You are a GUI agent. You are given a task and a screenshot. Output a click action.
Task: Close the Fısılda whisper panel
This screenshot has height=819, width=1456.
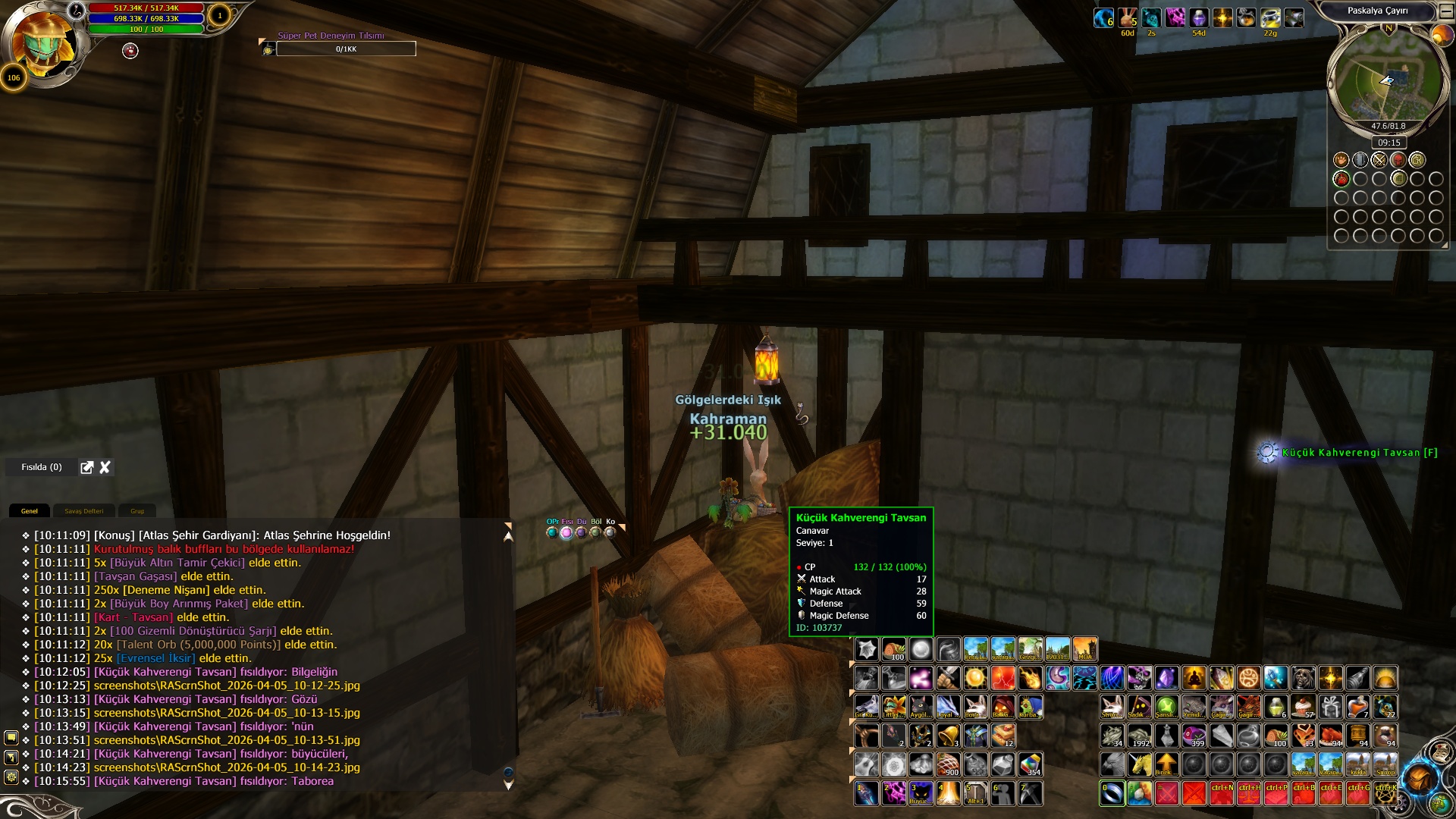click(x=105, y=467)
